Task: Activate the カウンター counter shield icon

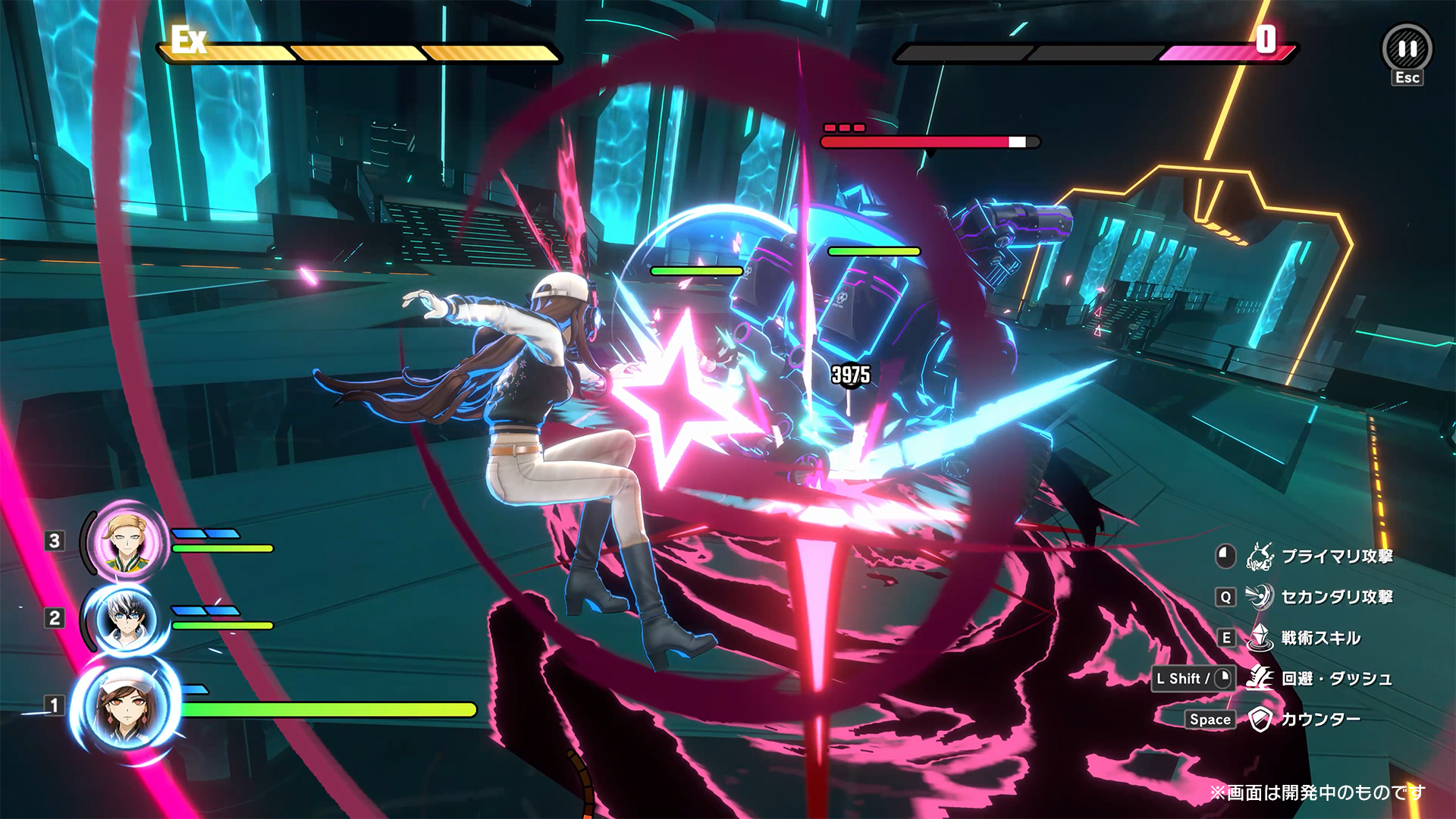Action: [x=1260, y=719]
